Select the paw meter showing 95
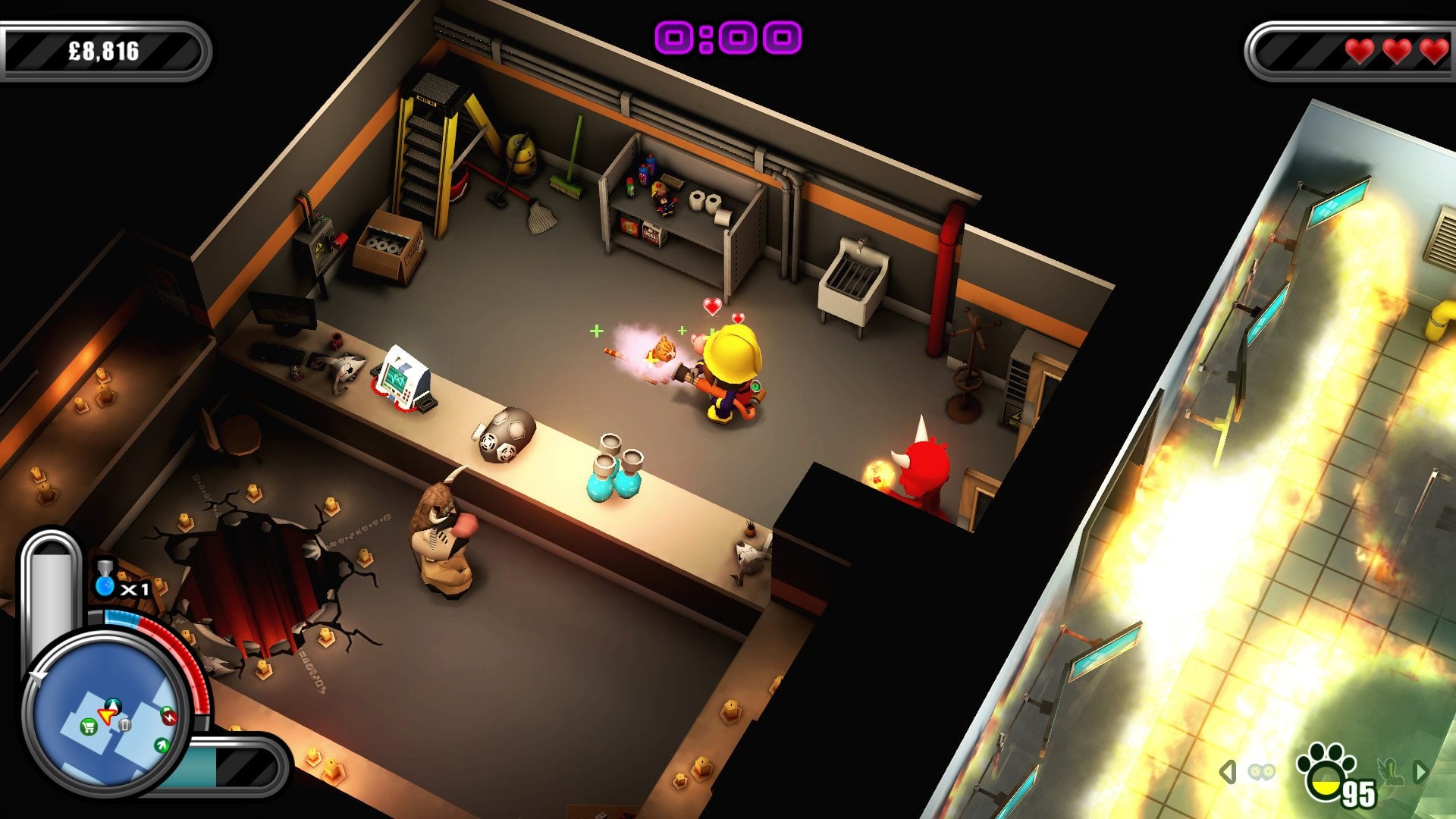The image size is (1456, 819). (1329, 770)
